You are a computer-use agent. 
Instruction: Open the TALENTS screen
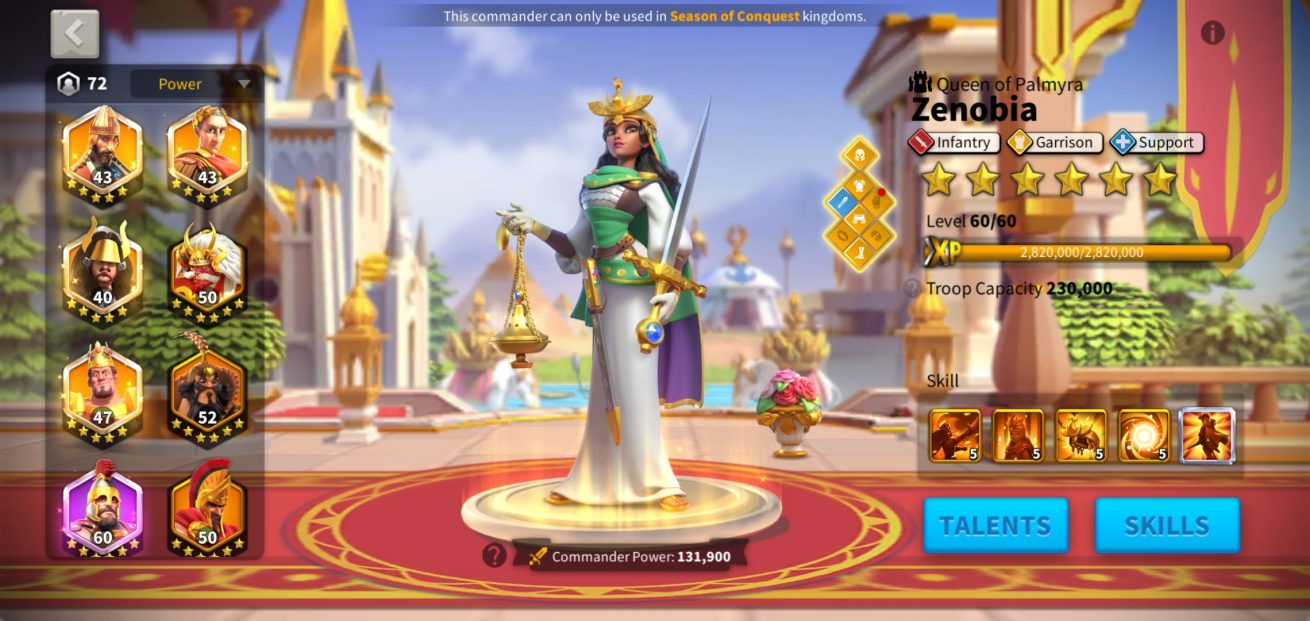tap(995, 525)
